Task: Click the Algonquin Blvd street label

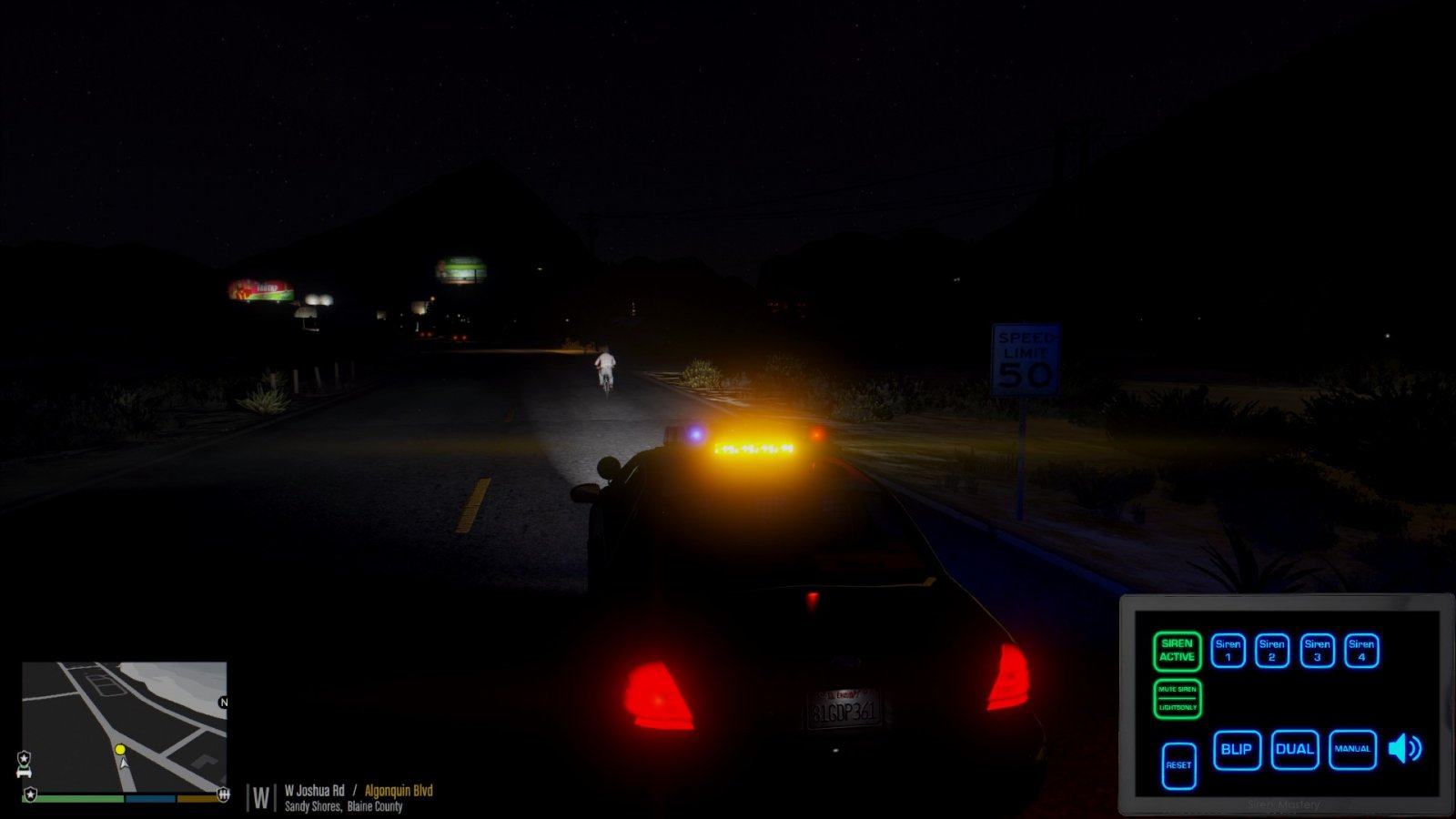Action: click(x=400, y=792)
